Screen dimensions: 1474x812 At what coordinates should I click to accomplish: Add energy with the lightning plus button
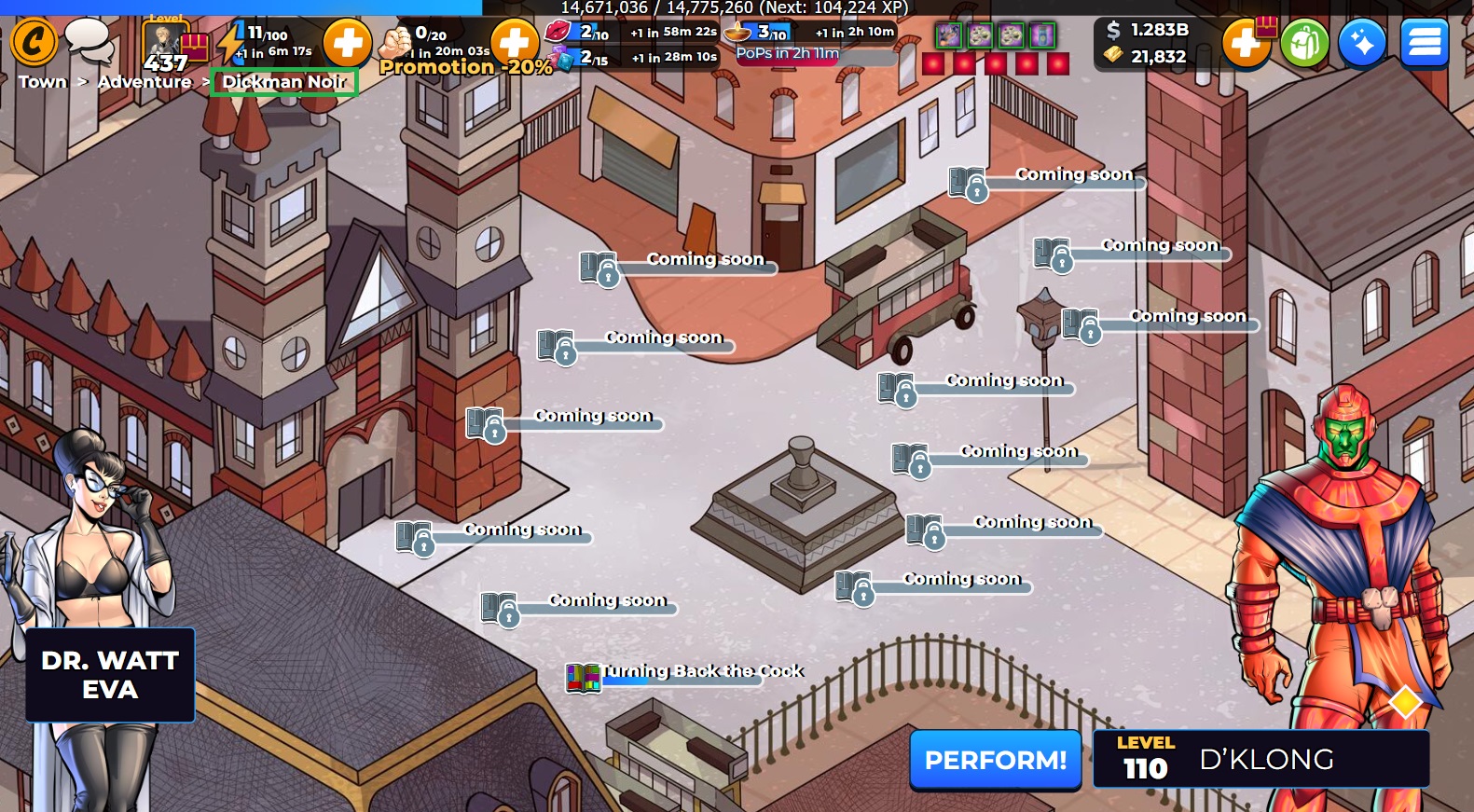[x=347, y=43]
